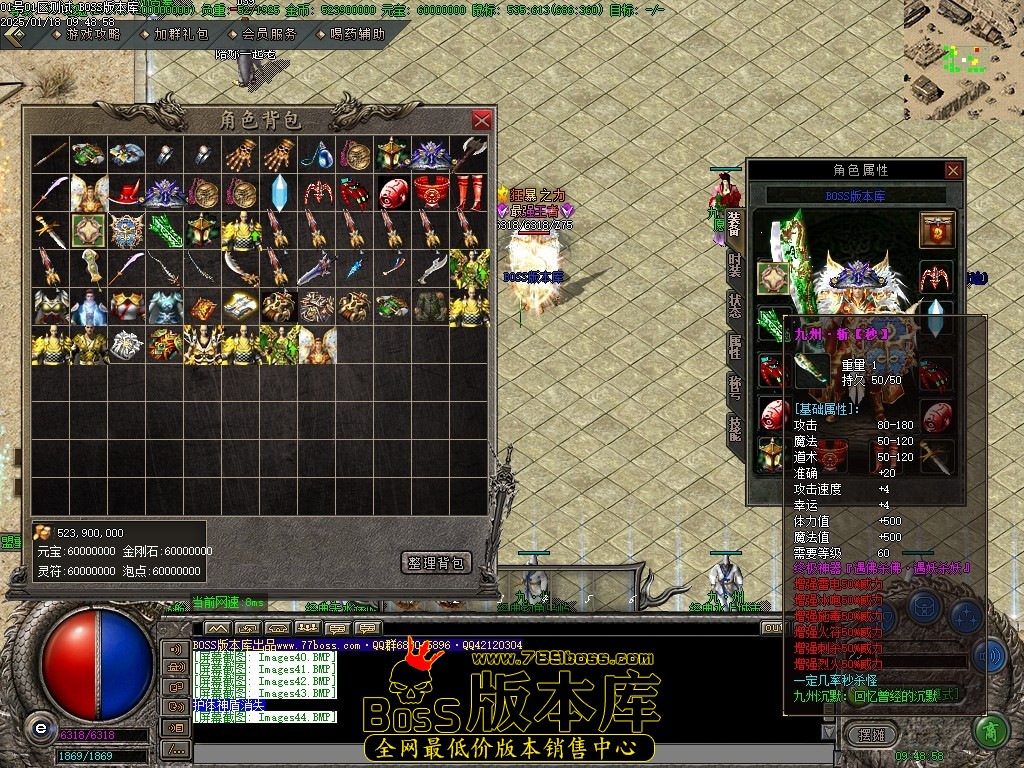Screen dimensions: 1024x768
Task: Select the double-bladed axe in the backpack
Action: click(470, 153)
